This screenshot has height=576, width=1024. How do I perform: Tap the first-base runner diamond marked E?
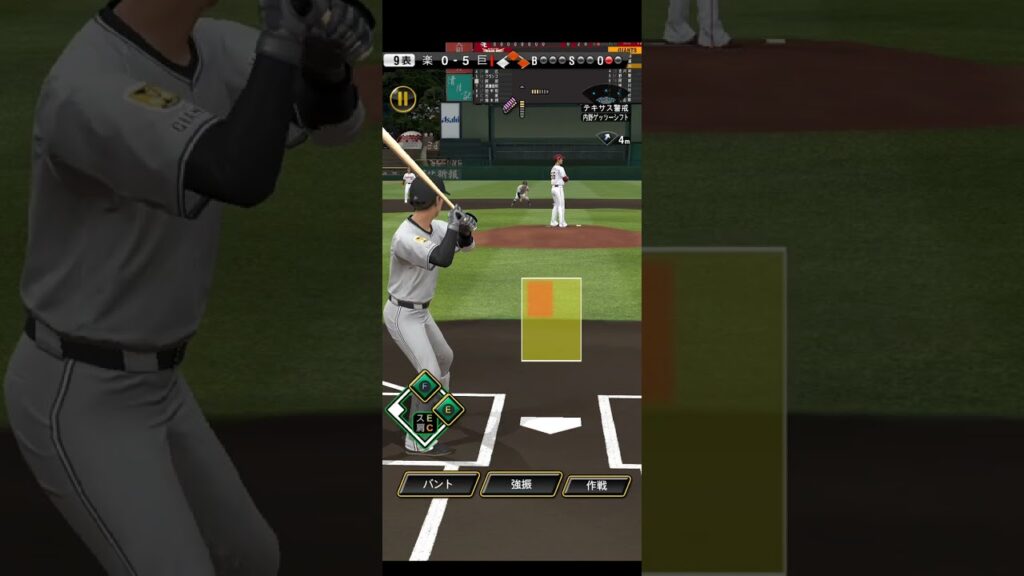(448, 408)
